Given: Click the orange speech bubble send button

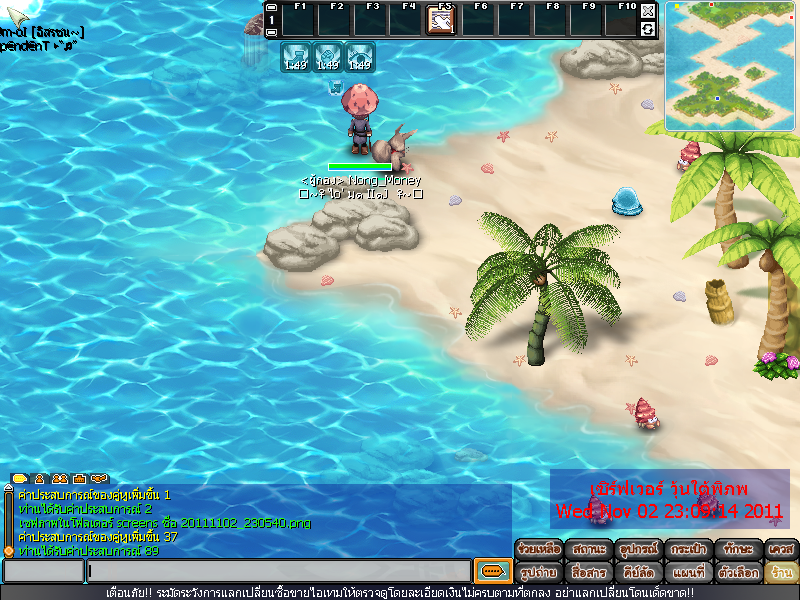Looking at the screenshot, I should (x=491, y=571).
